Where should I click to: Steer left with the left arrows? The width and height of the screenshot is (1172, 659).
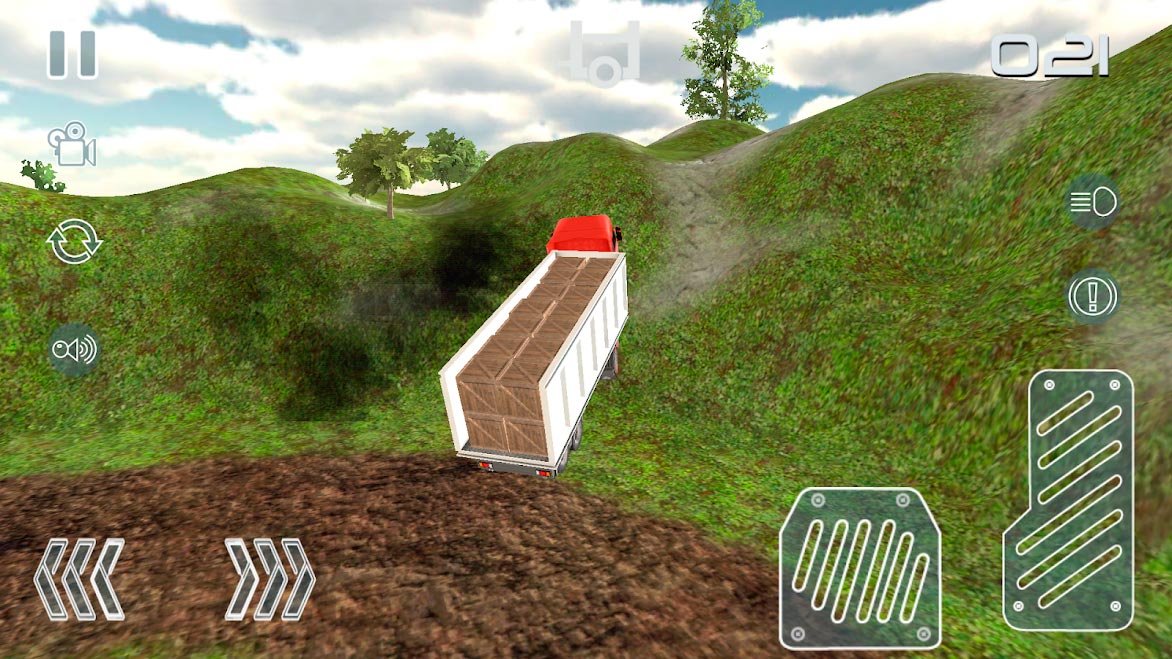(79, 578)
